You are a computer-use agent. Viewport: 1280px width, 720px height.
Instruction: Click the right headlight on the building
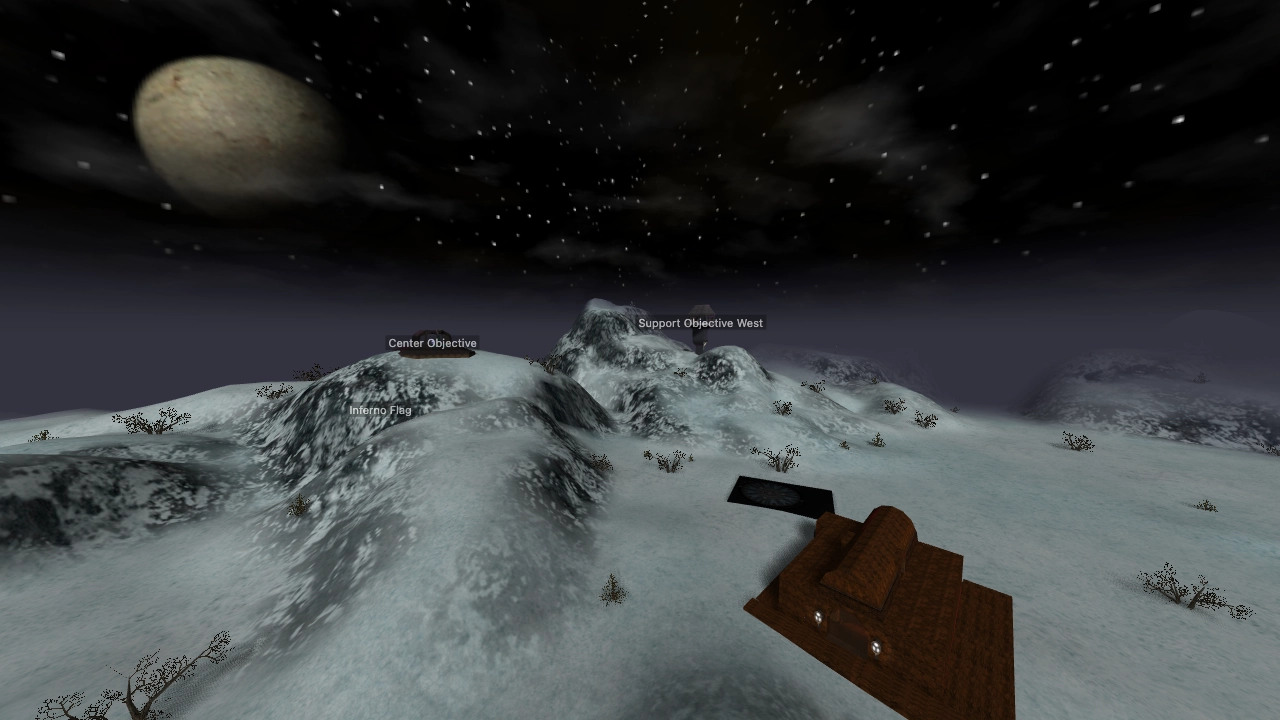coord(875,646)
